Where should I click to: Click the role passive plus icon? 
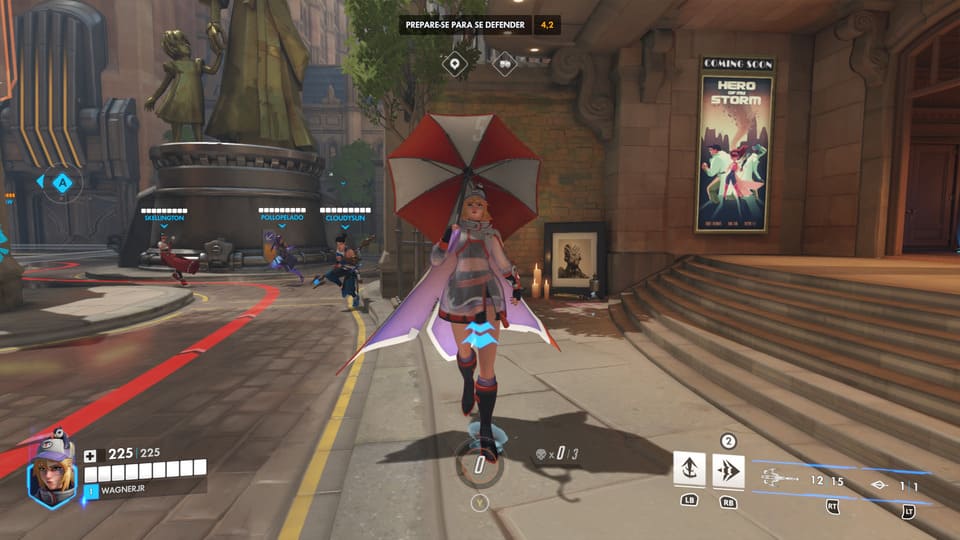click(x=90, y=454)
